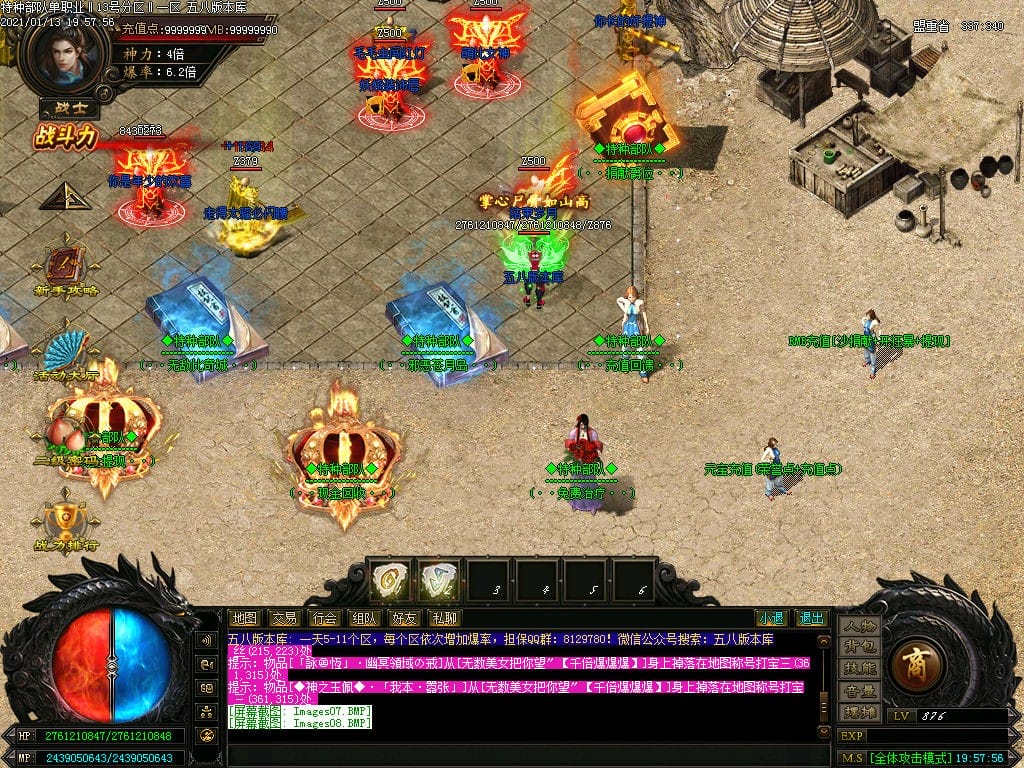Open the 地图 map tab
Screen dimensions: 1024x768
[x=244, y=618]
